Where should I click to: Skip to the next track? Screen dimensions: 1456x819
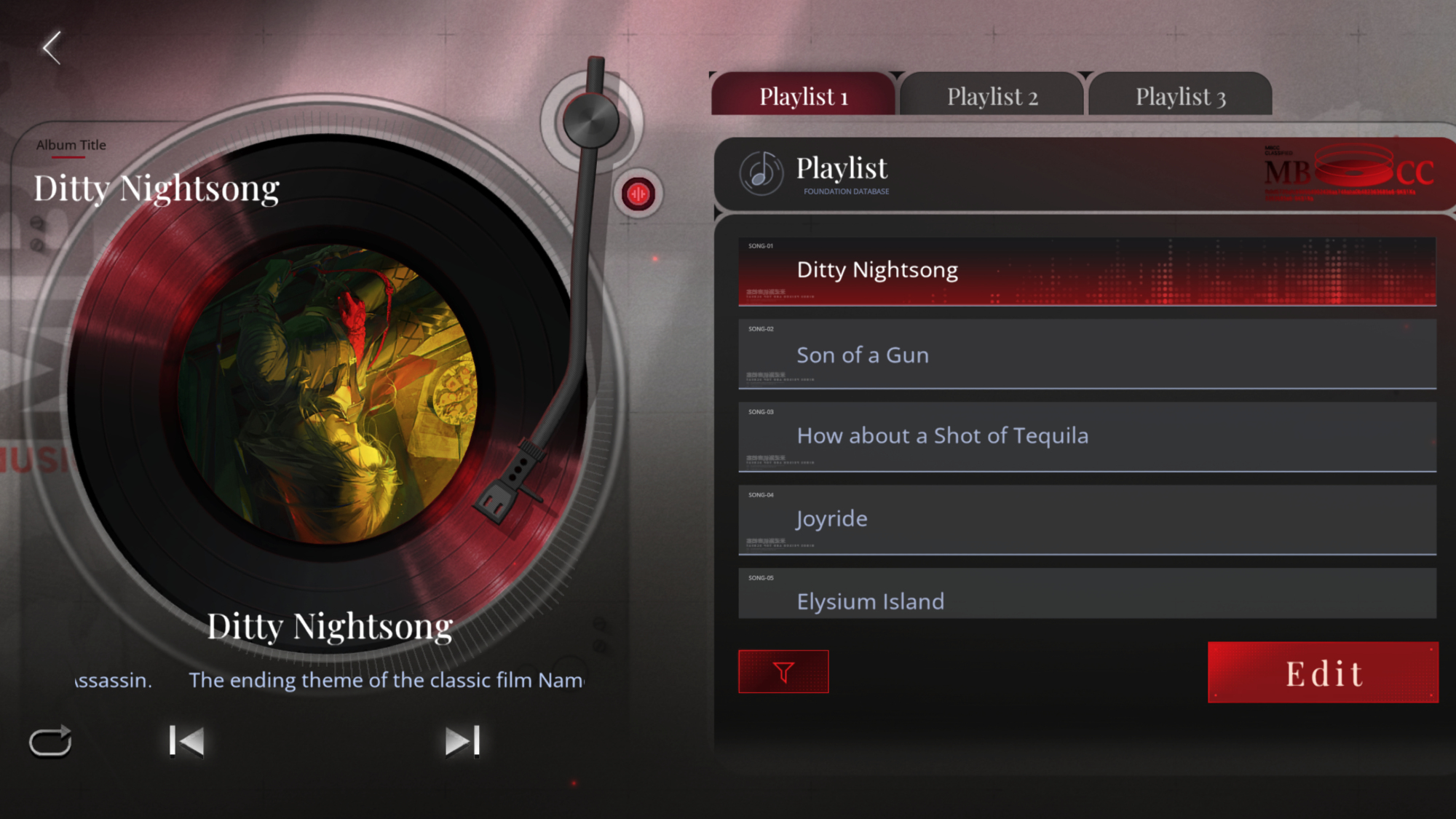click(462, 741)
